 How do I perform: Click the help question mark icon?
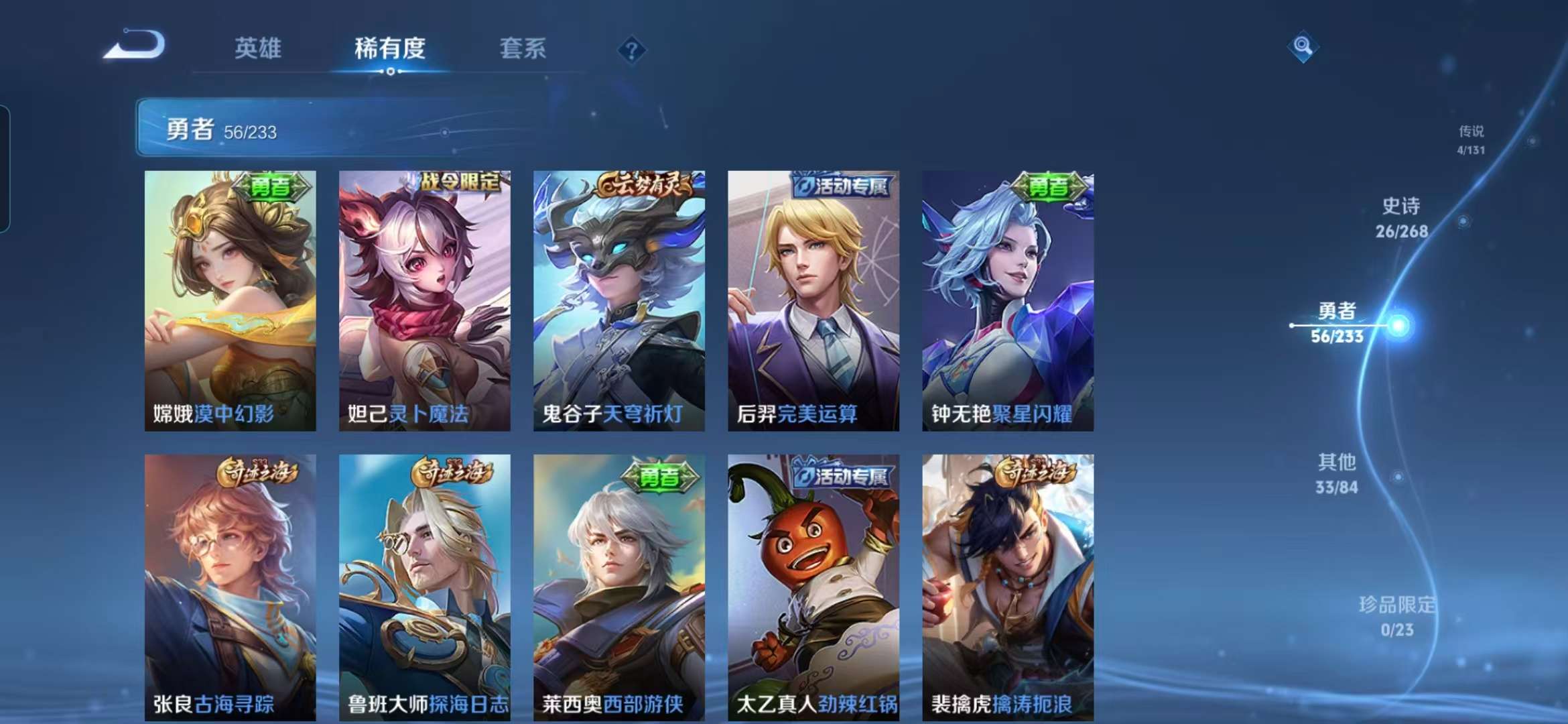(x=633, y=48)
